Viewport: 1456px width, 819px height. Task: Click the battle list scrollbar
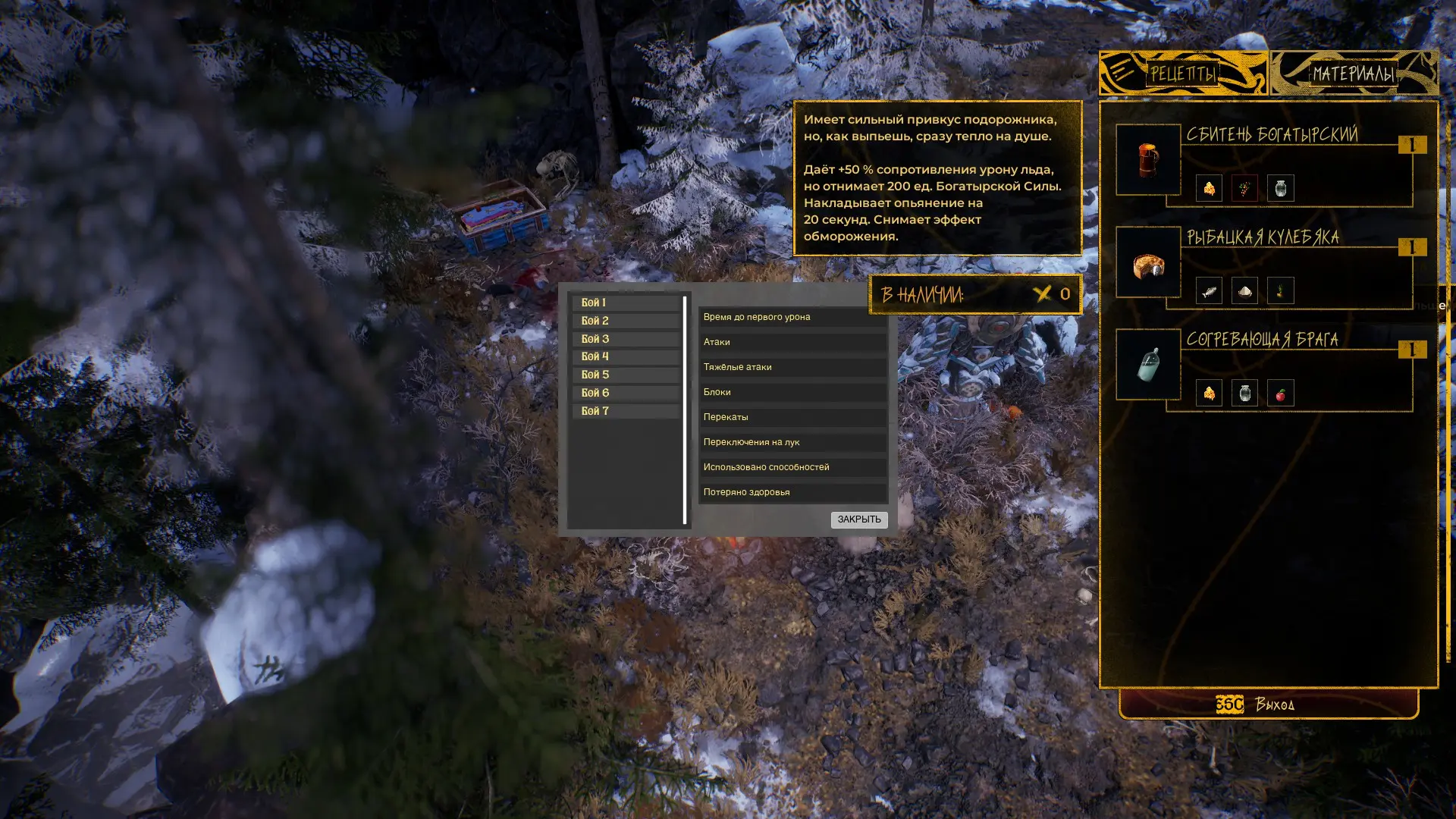click(685, 409)
